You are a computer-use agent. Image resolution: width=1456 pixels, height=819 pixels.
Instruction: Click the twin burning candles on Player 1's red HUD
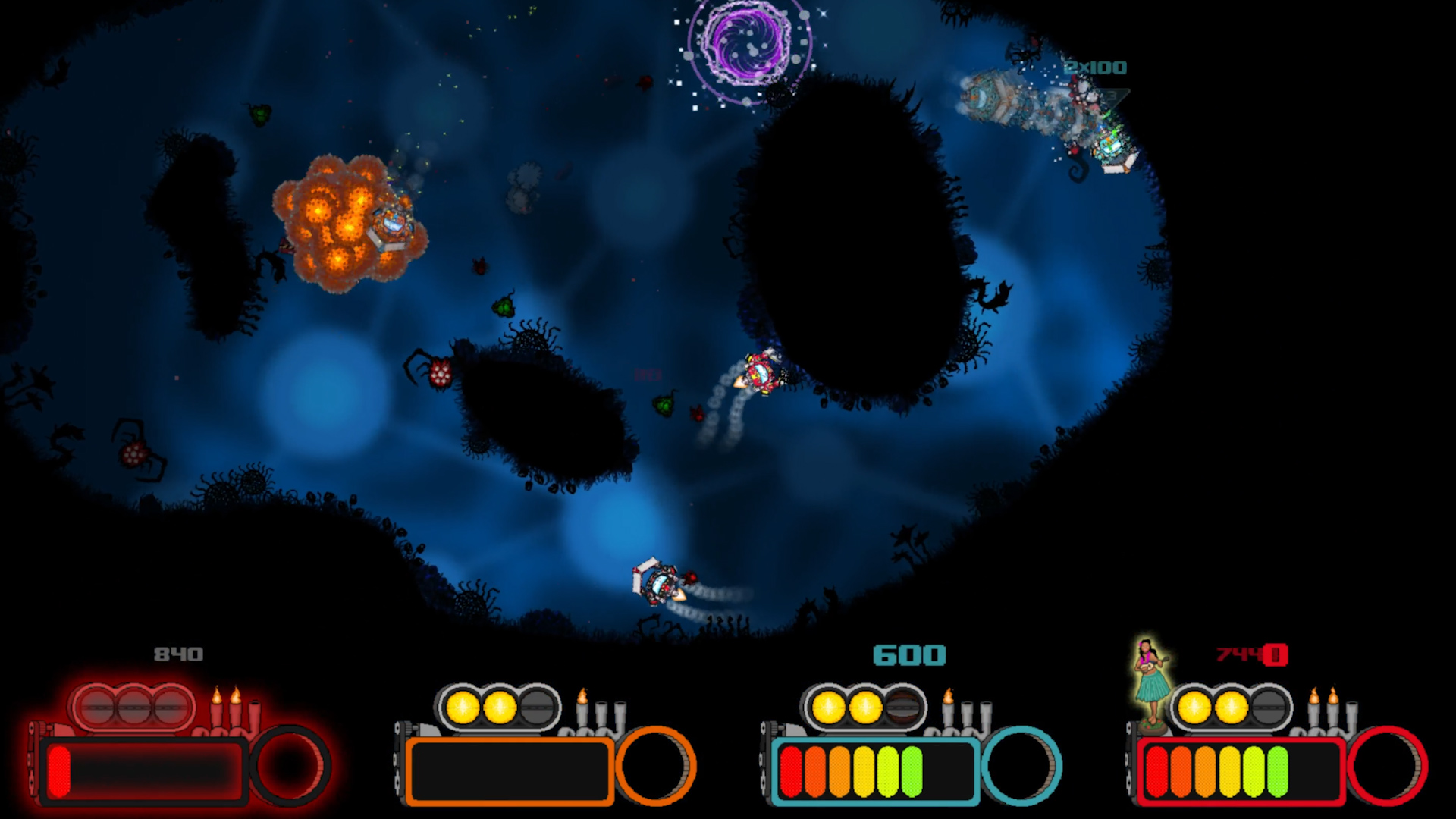click(x=227, y=699)
